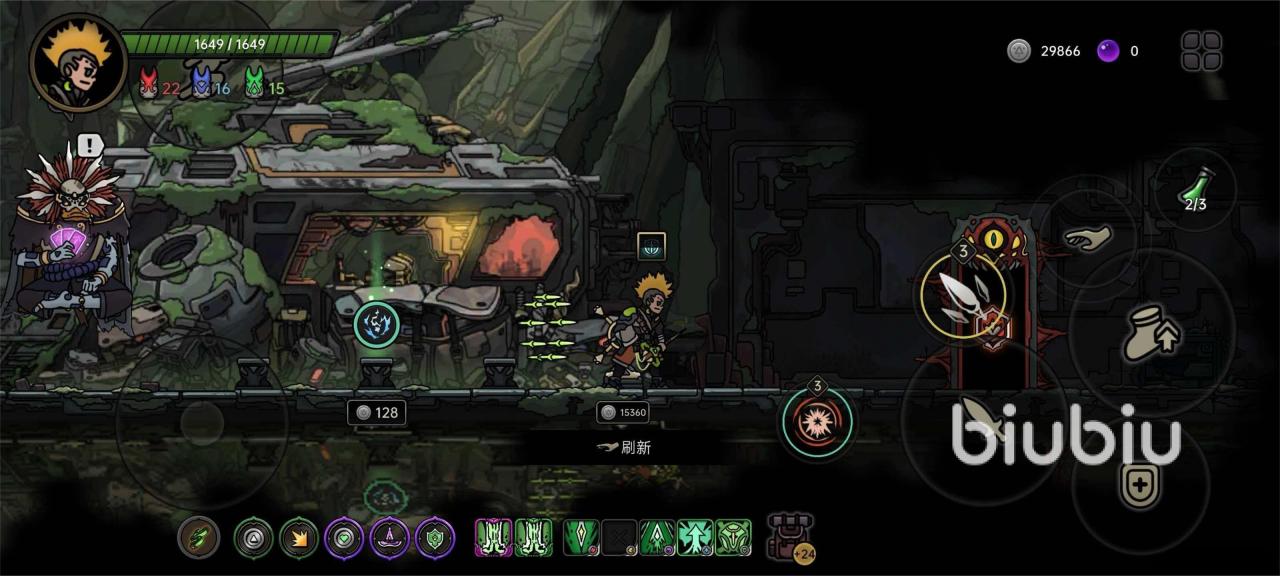
Task: Select the green armor mask skill slot
Action: (x=733, y=537)
